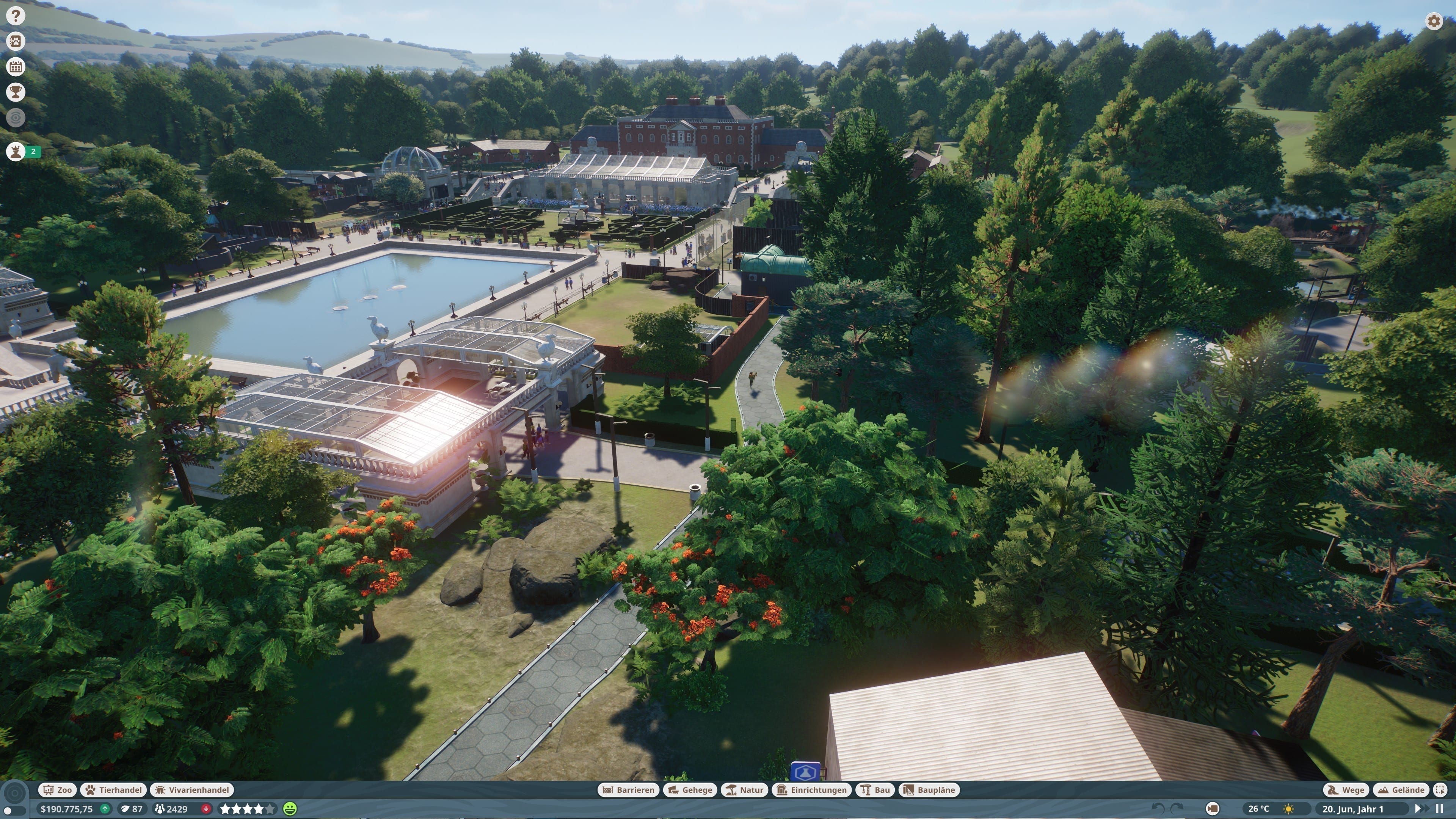This screenshot has height=819, width=1456.
Task: Open the calendar icon panel
Action: [16, 67]
